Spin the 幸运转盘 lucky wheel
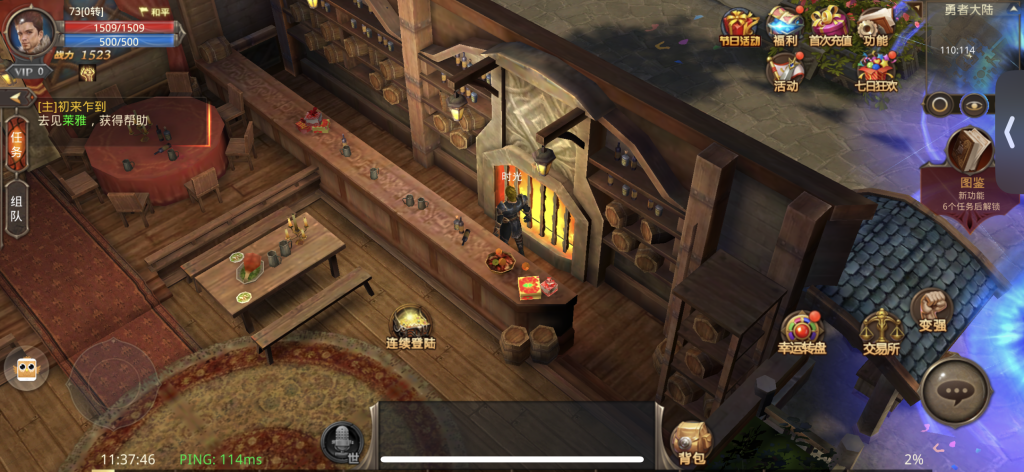 (x=802, y=332)
